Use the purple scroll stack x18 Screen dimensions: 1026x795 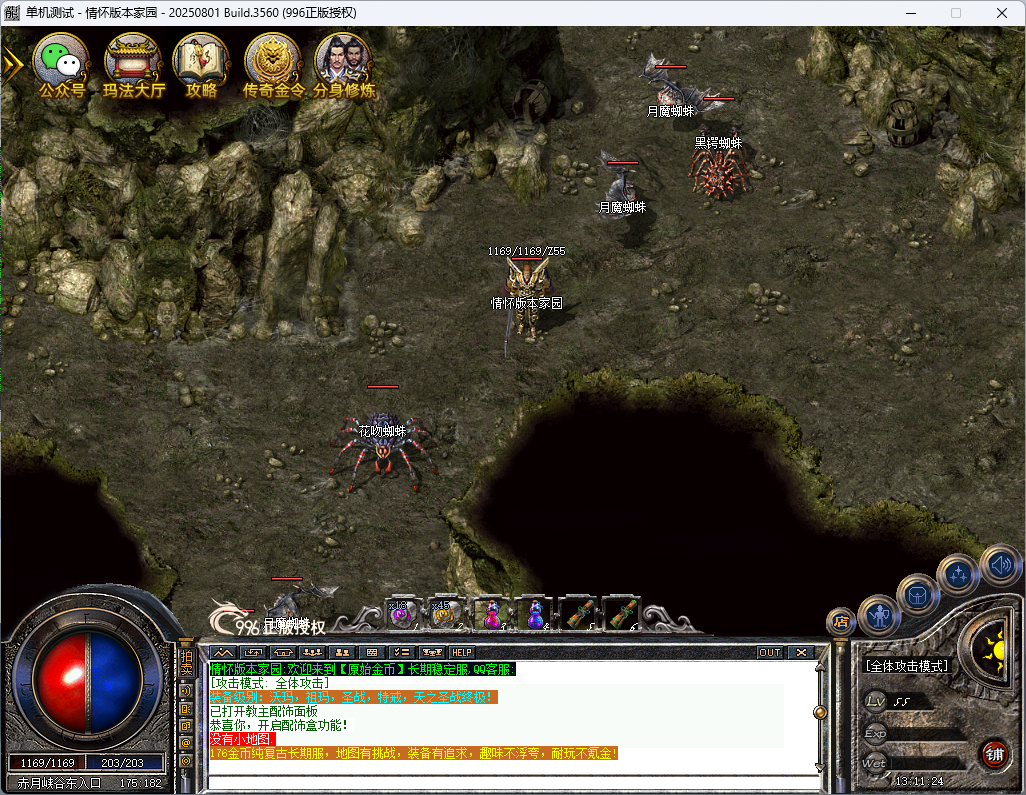click(402, 614)
